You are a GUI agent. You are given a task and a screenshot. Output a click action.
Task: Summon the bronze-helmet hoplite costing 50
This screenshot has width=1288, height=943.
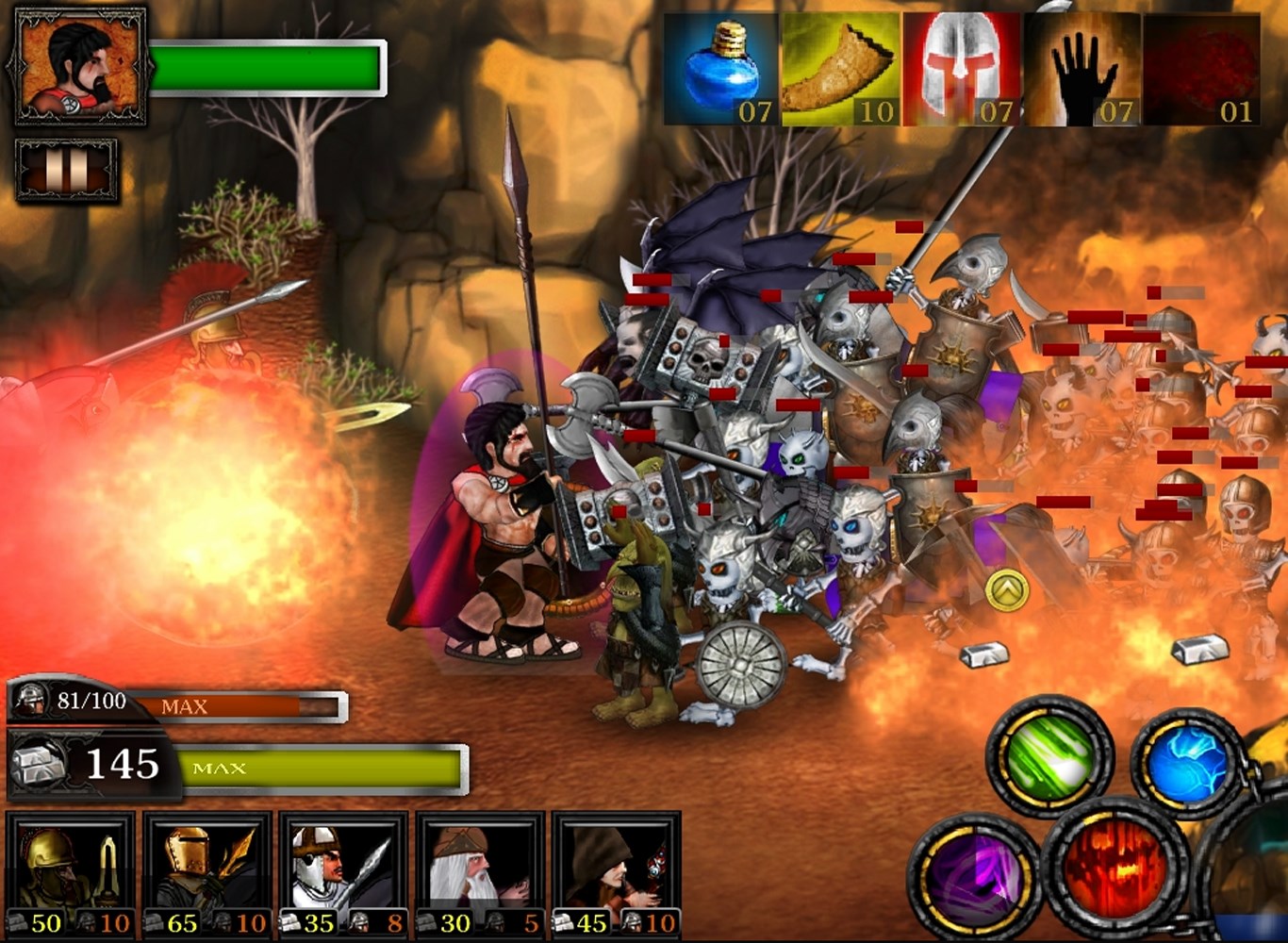click(72, 874)
